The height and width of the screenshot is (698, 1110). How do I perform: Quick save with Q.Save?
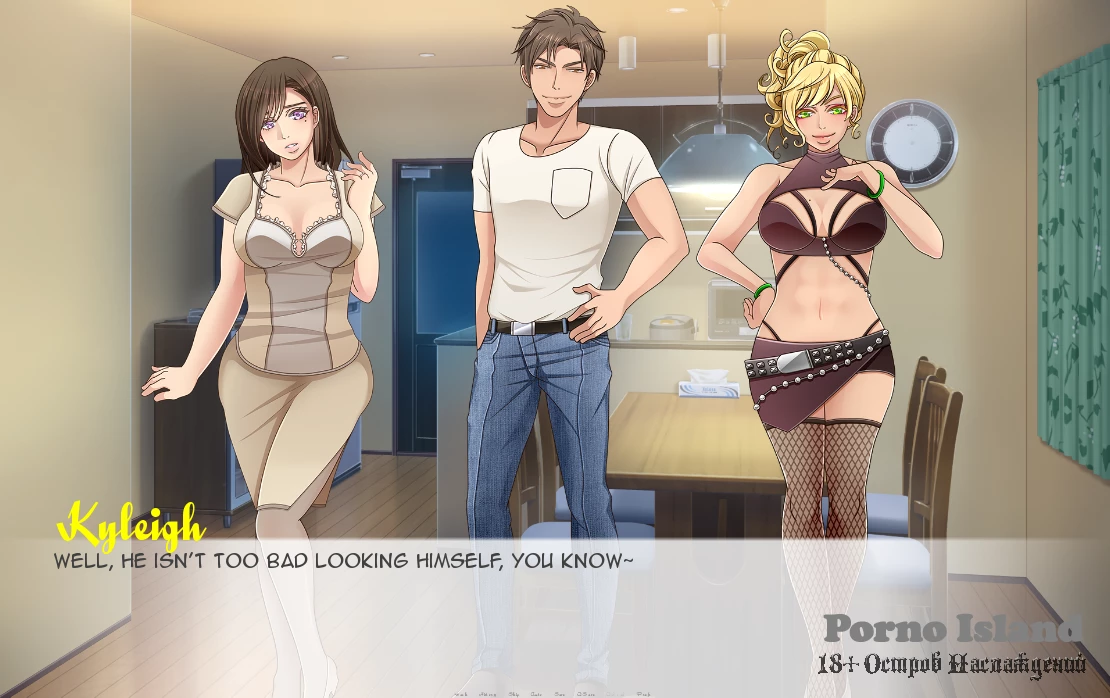(x=586, y=694)
